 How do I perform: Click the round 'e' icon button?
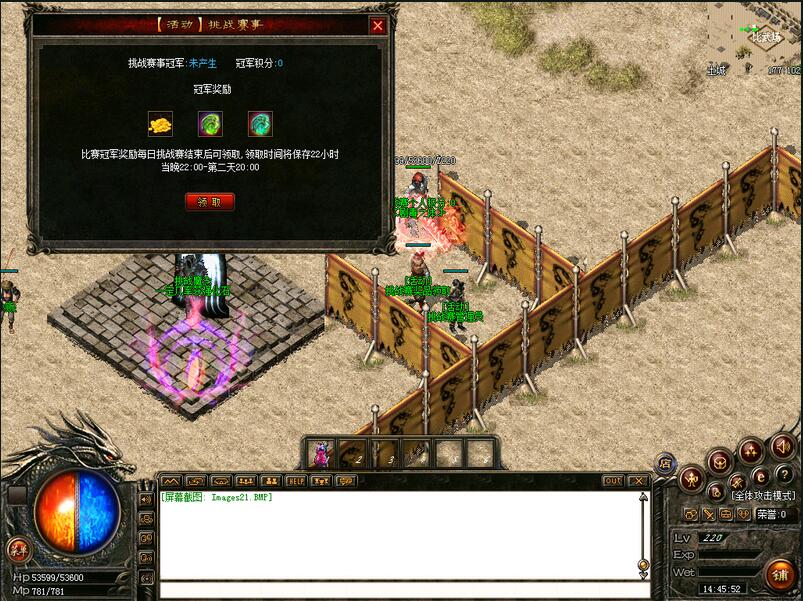[760, 476]
